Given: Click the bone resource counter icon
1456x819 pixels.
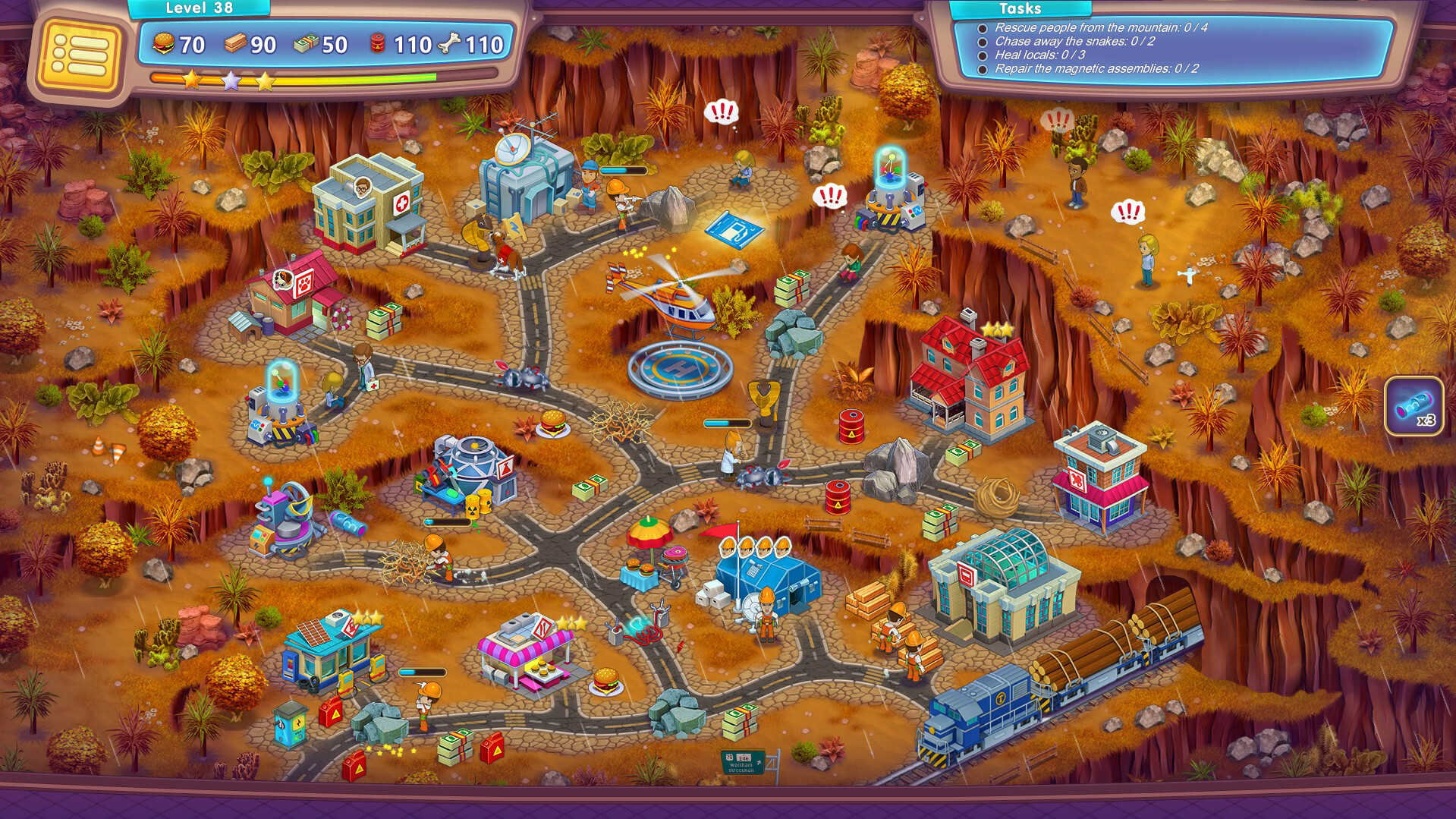Looking at the screenshot, I should [x=449, y=43].
